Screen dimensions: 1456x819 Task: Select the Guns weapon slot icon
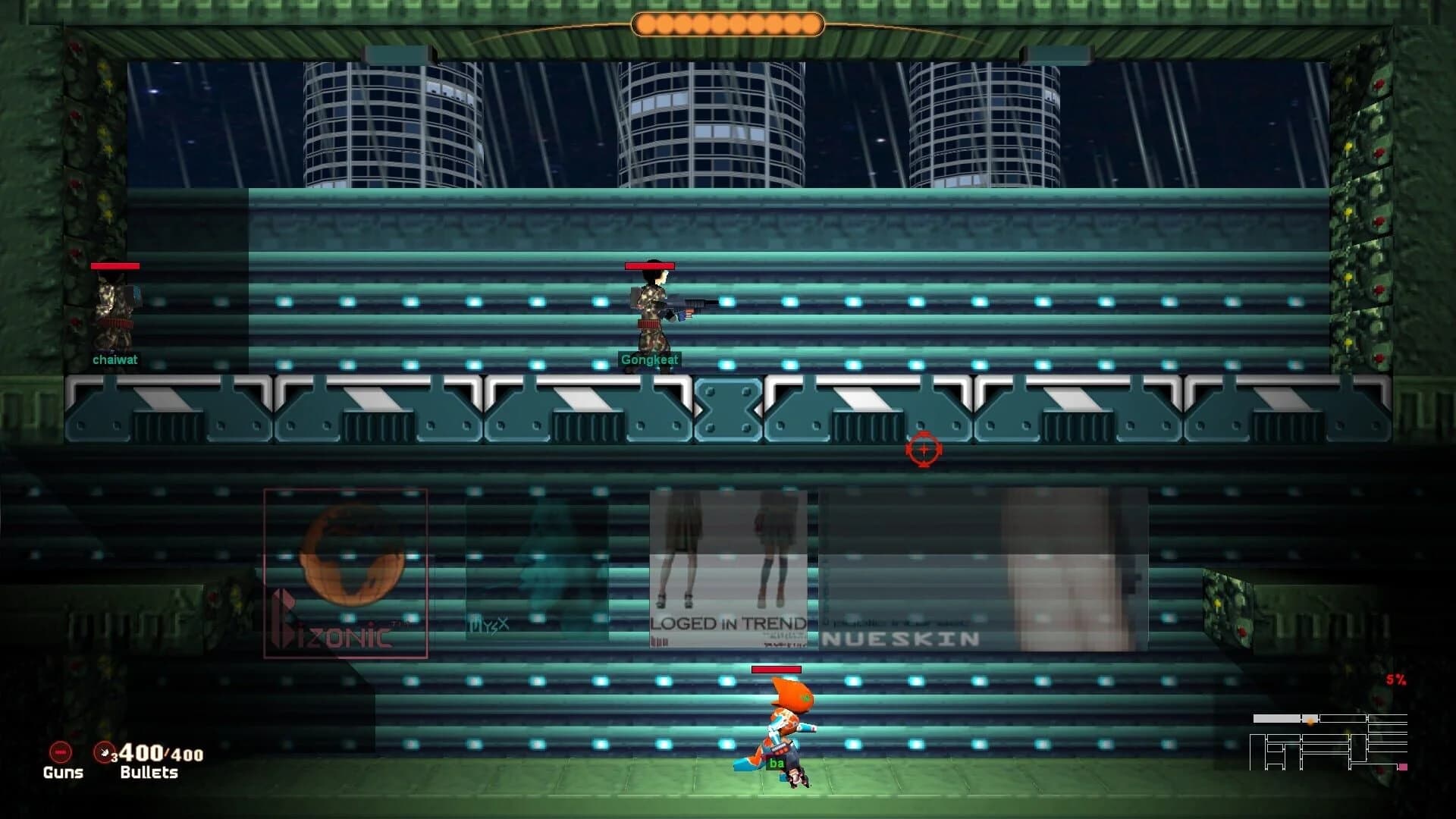click(x=59, y=753)
